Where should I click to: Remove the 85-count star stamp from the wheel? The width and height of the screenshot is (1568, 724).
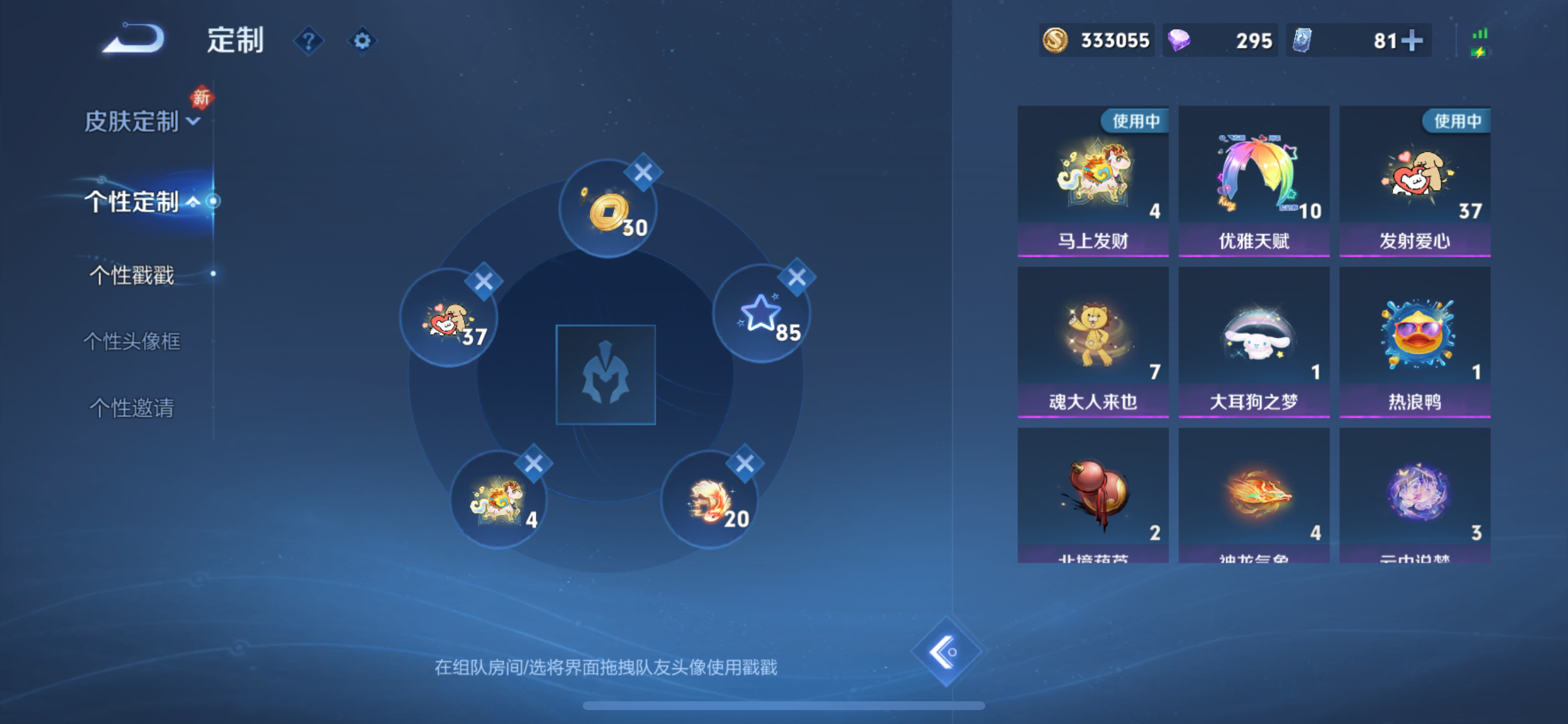click(797, 277)
